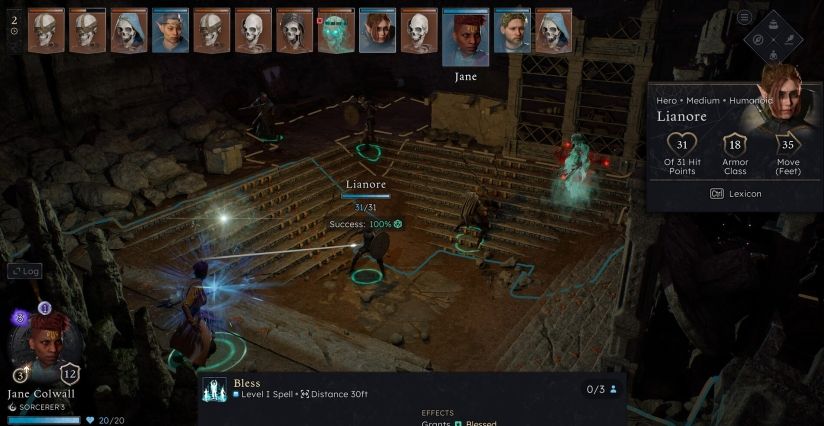Viewport: 824px width, 426px height.
Task: Choose the bearded blond man's initiative portrait
Action: tap(512, 31)
